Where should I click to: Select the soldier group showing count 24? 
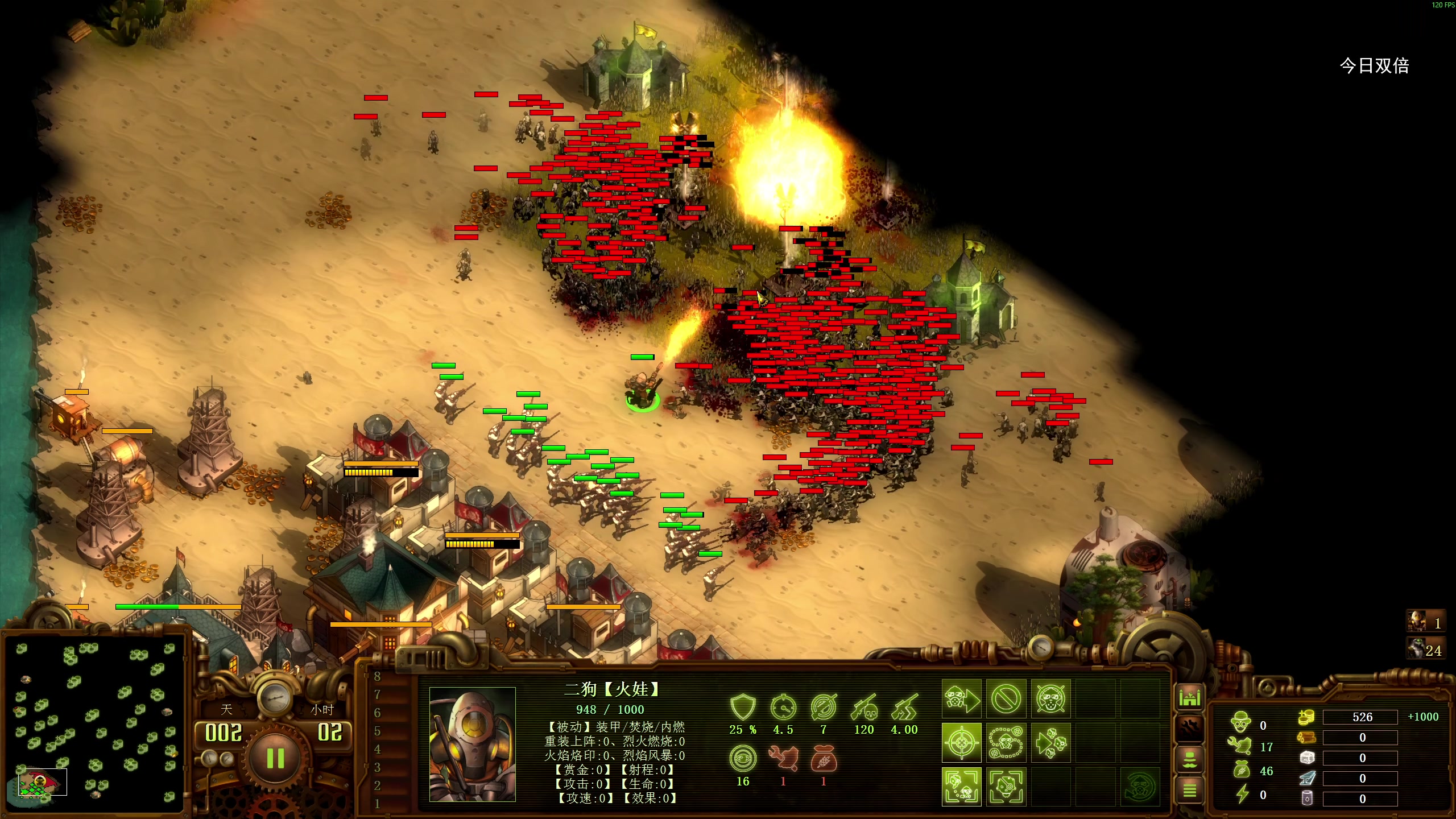1425,649
